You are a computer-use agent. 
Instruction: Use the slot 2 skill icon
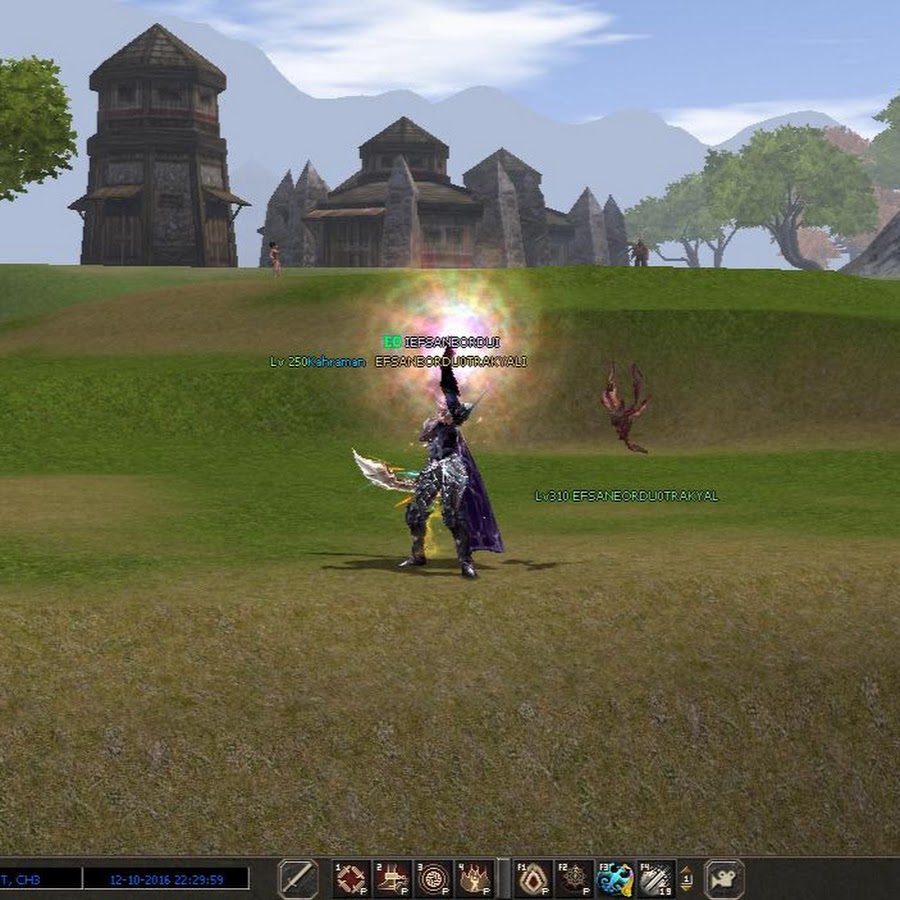pos(393,879)
